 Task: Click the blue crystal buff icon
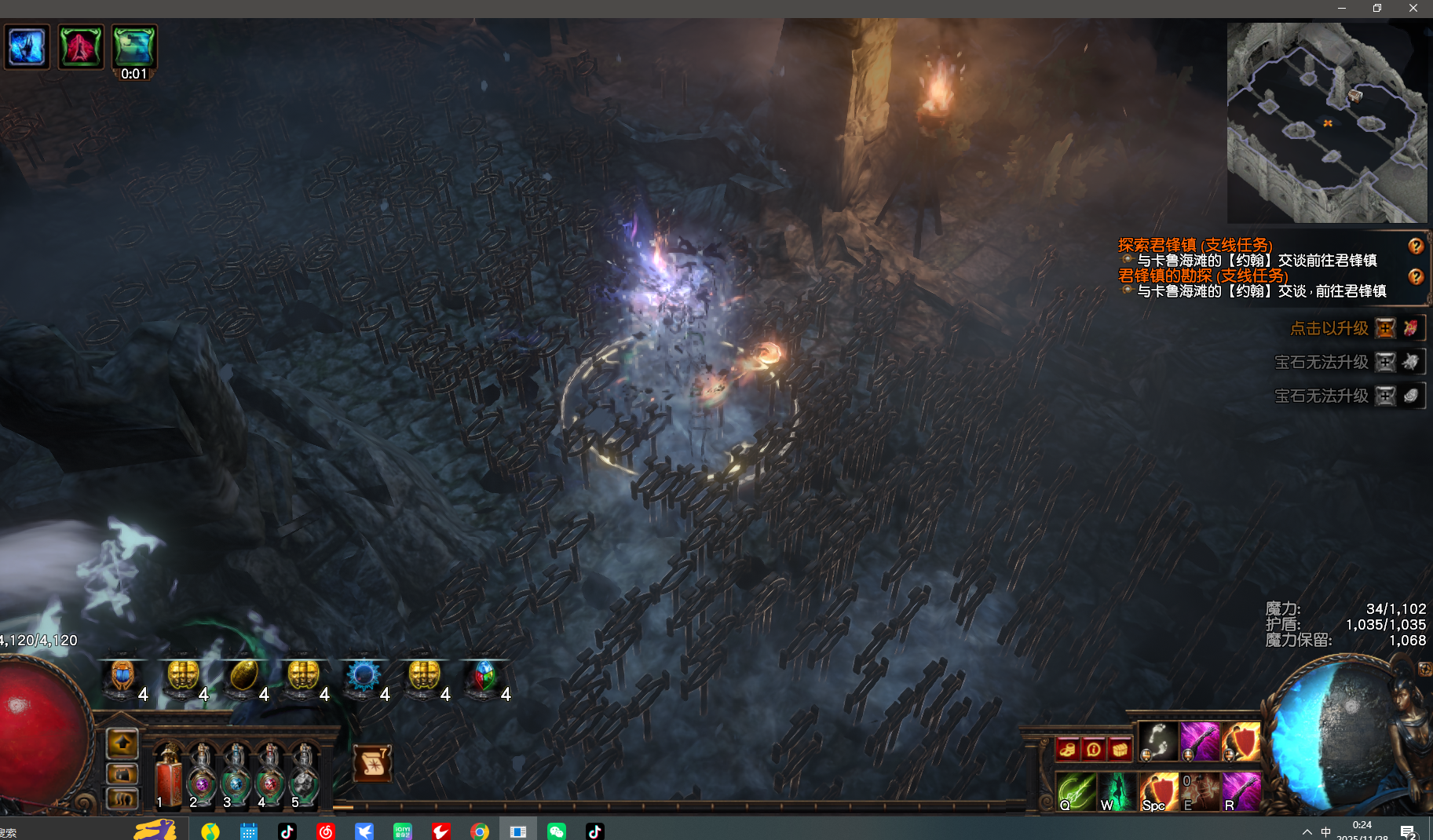point(27,47)
